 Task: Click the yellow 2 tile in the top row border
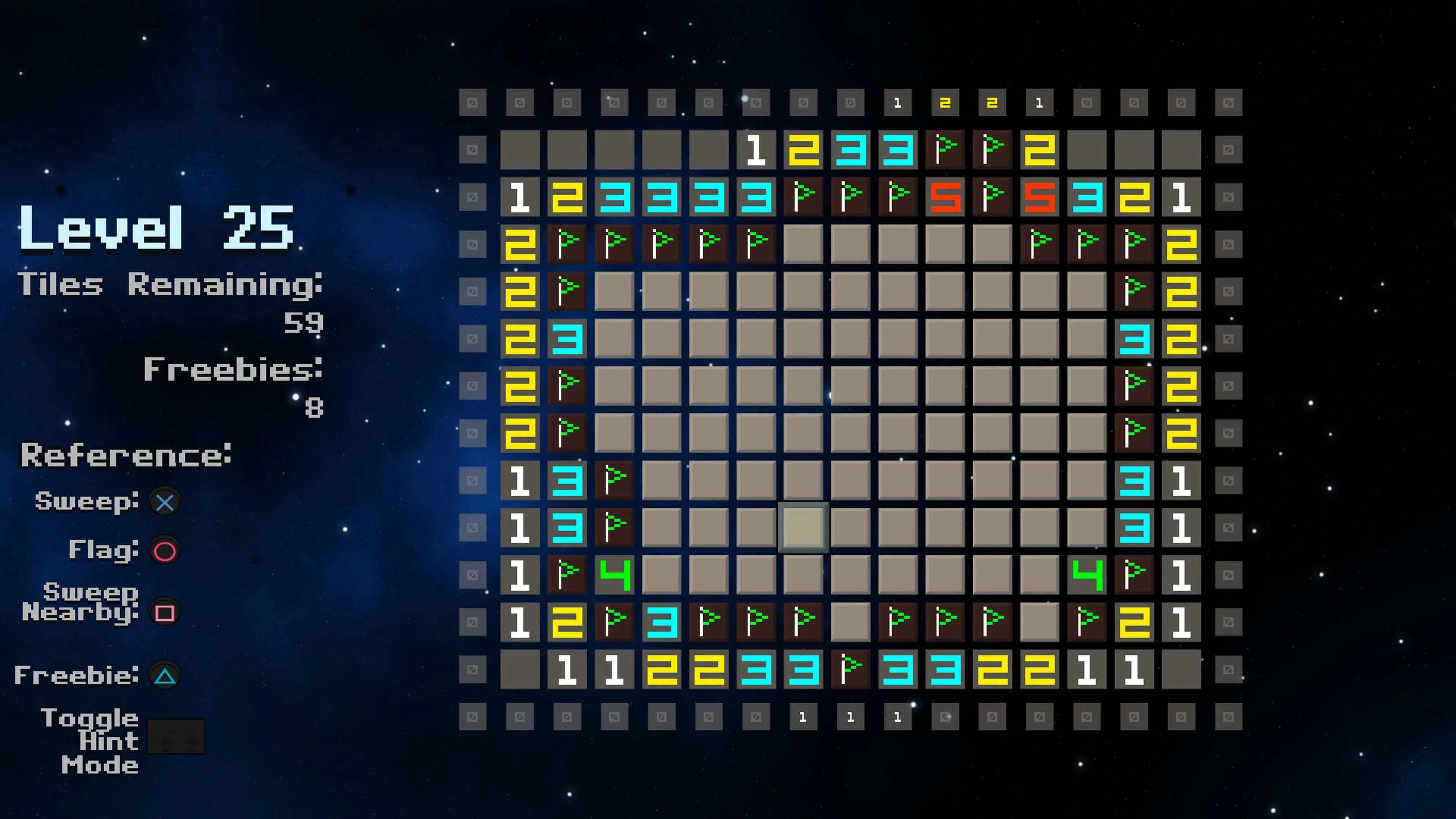tap(946, 103)
